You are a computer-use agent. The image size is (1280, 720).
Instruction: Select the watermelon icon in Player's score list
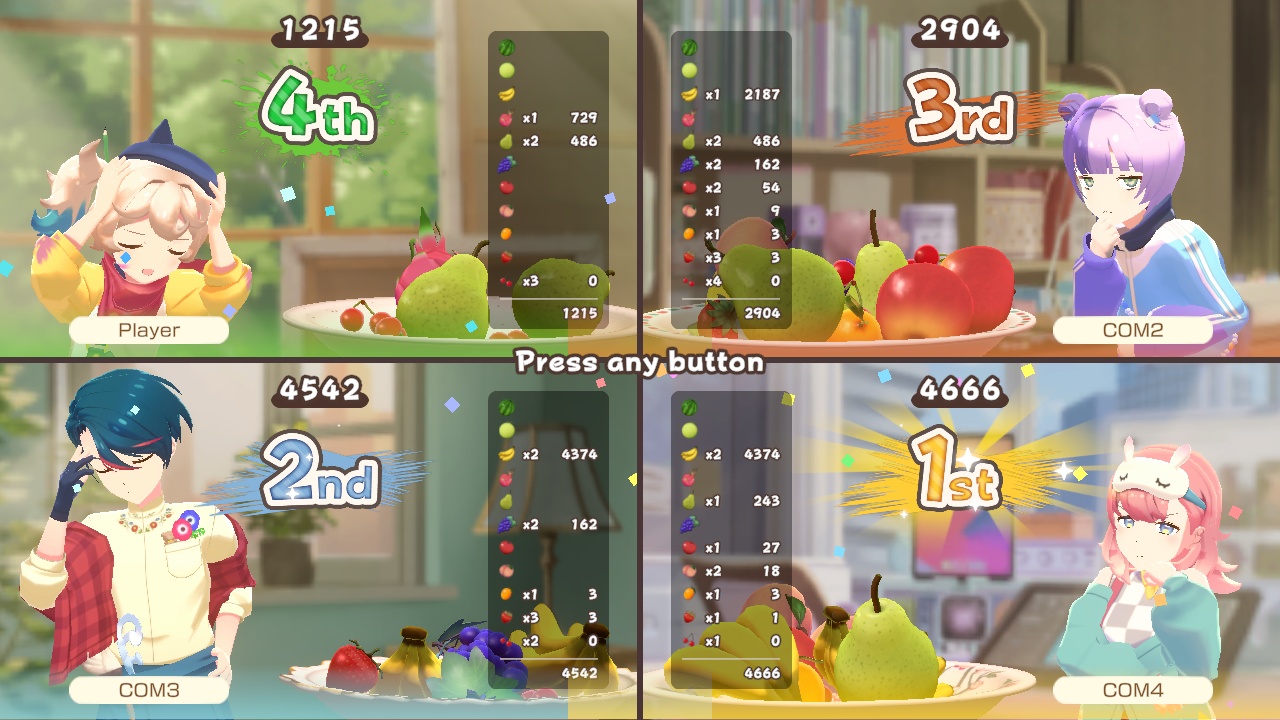[505, 46]
